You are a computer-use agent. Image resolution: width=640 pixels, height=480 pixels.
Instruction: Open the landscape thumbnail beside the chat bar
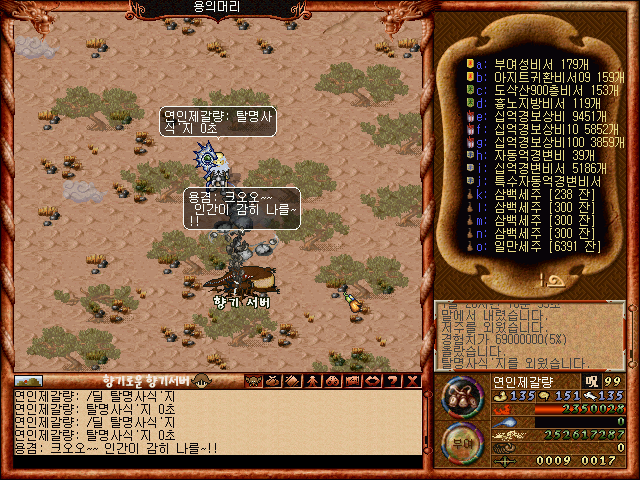pos(29,380)
